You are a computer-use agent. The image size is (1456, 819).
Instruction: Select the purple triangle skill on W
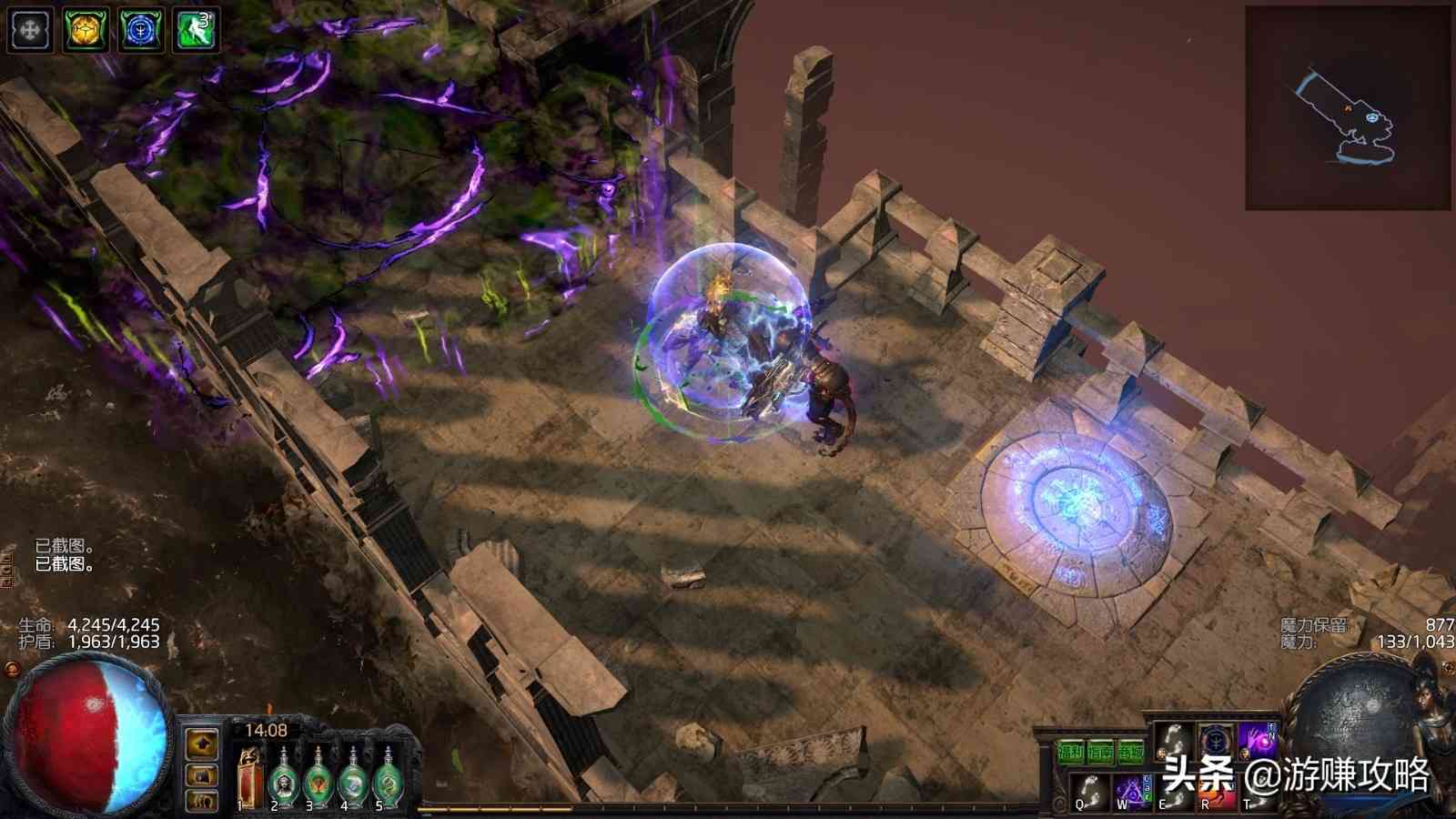tap(1133, 790)
